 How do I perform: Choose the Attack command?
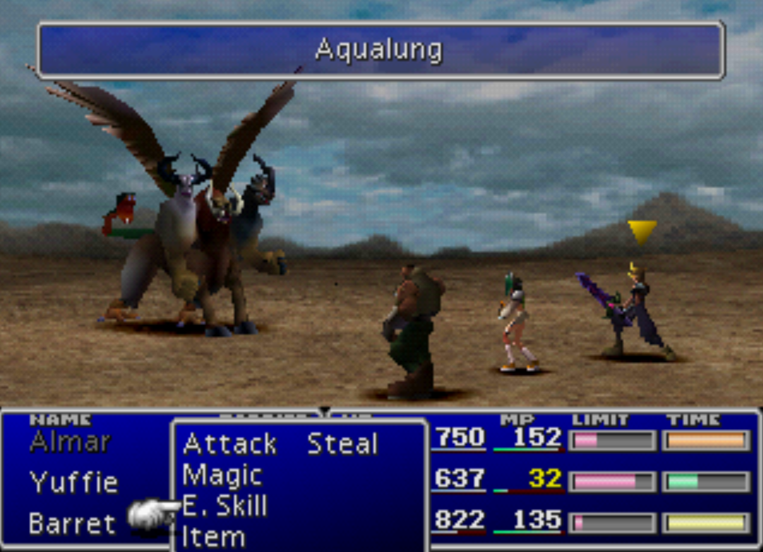tap(229, 444)
